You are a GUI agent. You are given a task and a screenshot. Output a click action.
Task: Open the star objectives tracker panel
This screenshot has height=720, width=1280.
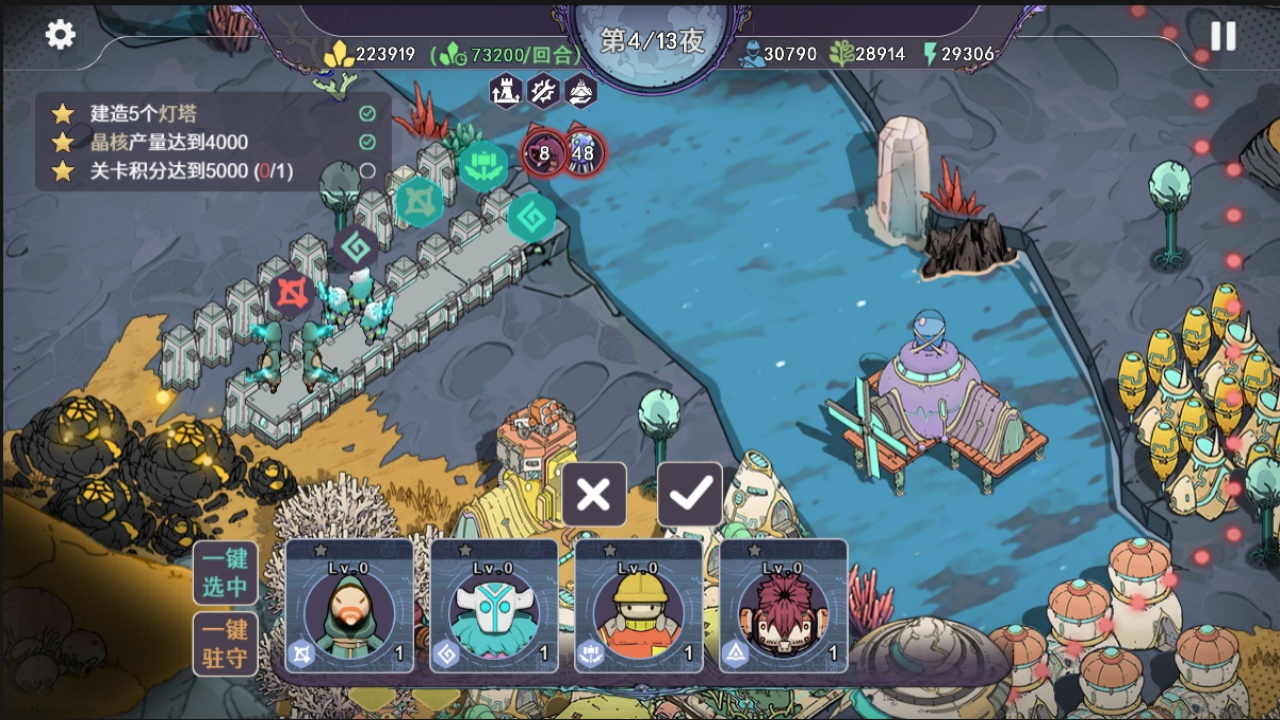coord(212,142)
